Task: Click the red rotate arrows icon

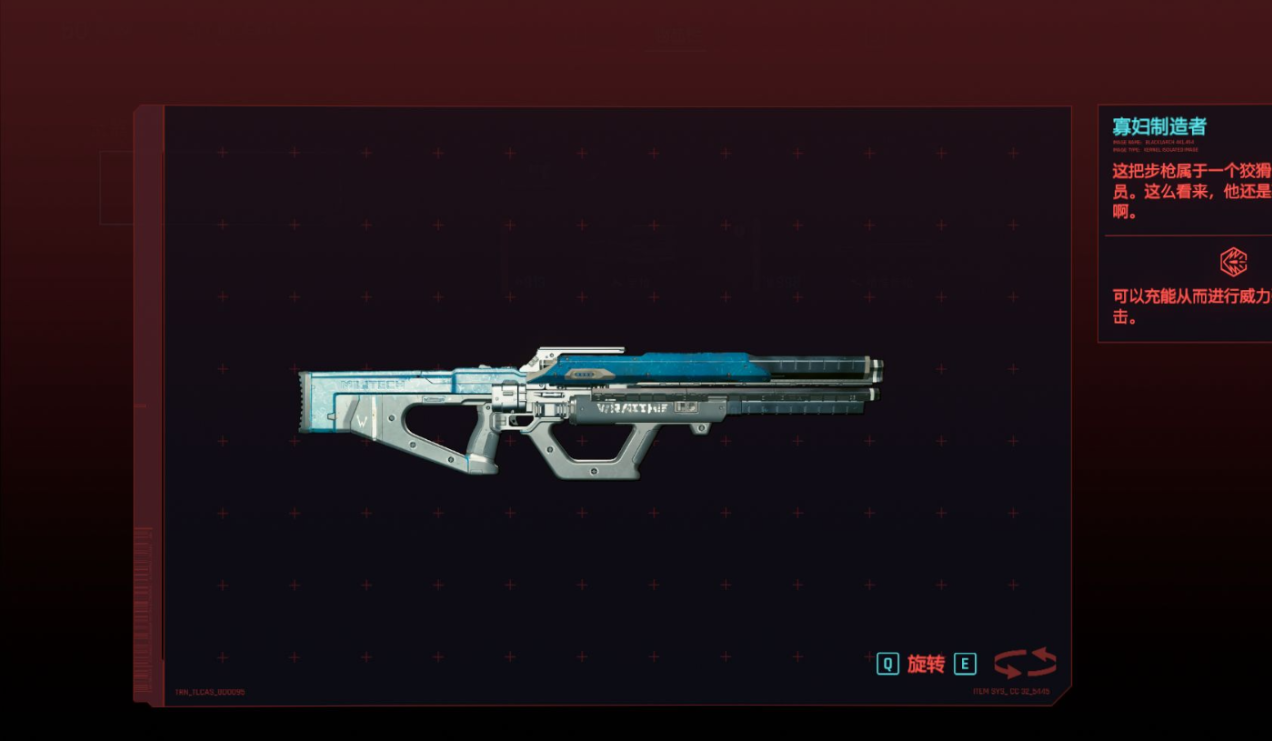Action: (x=1025, y=662)
